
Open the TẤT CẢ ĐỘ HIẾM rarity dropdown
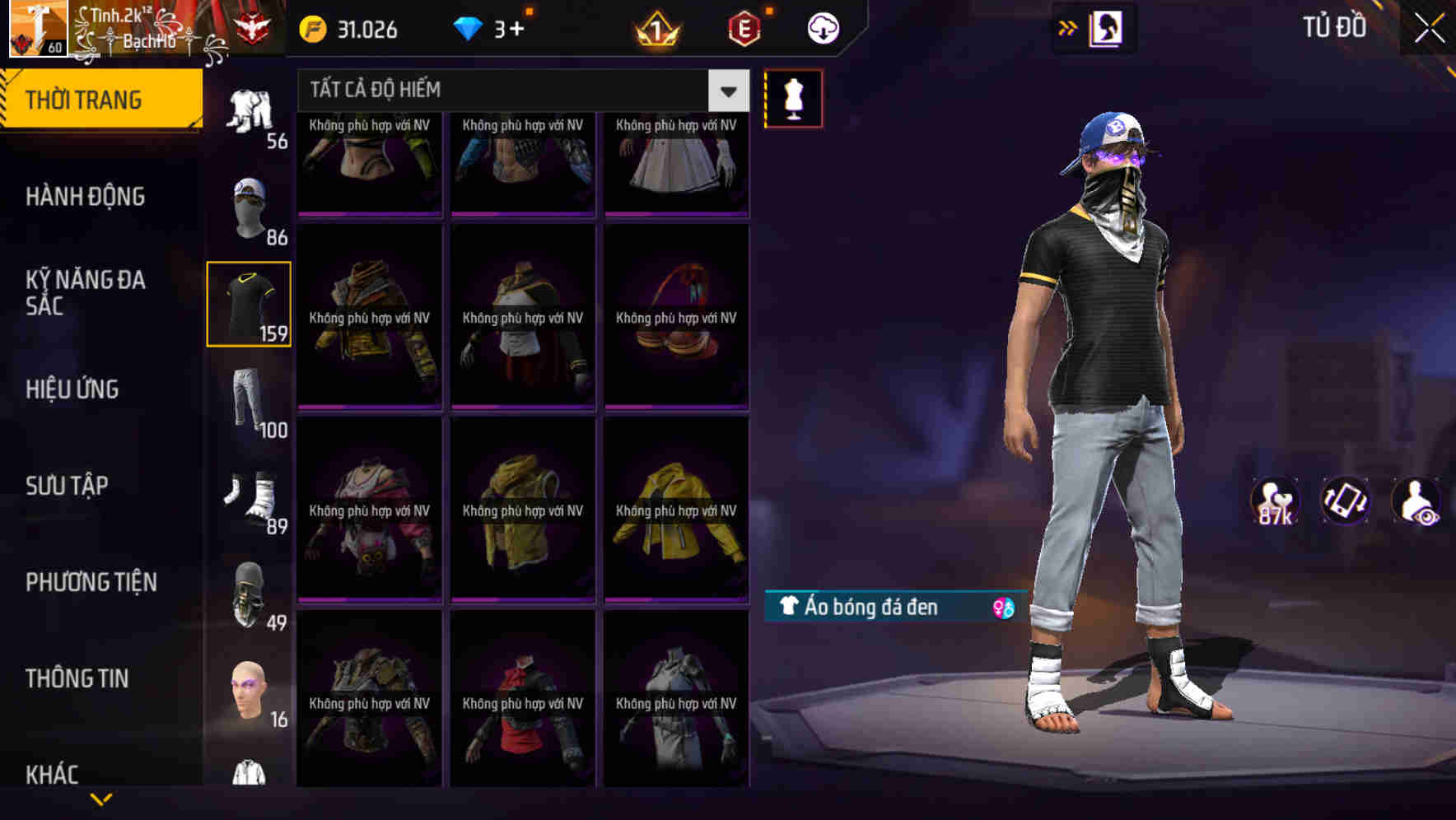(x=511, y=90)
